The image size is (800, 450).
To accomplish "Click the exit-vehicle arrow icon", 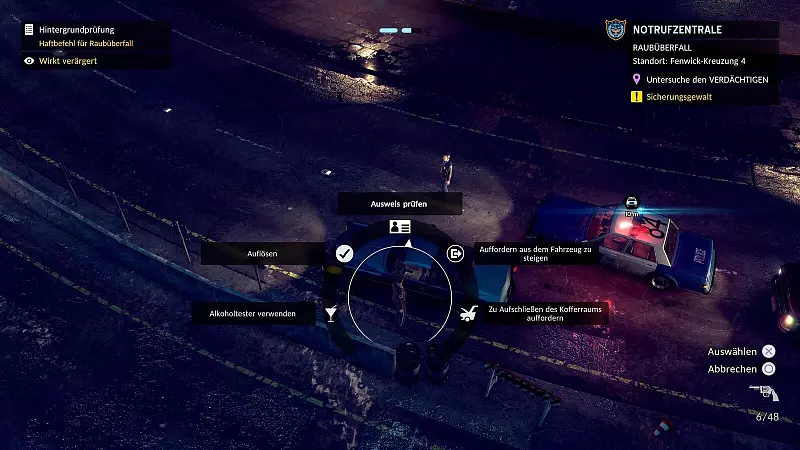I will point(456,254).
